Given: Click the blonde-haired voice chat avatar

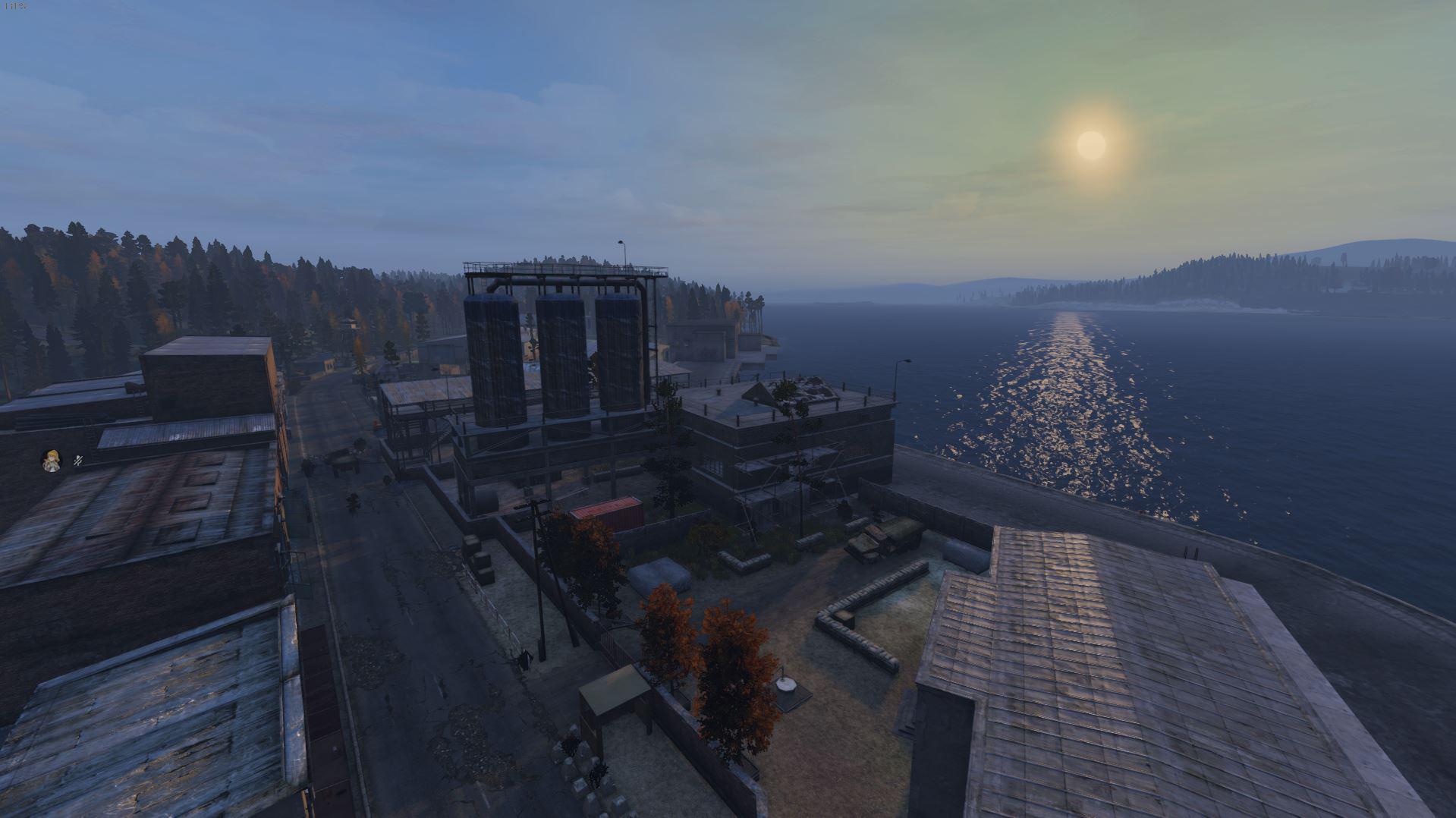Looking at the screenshot, I should point(52,460).
